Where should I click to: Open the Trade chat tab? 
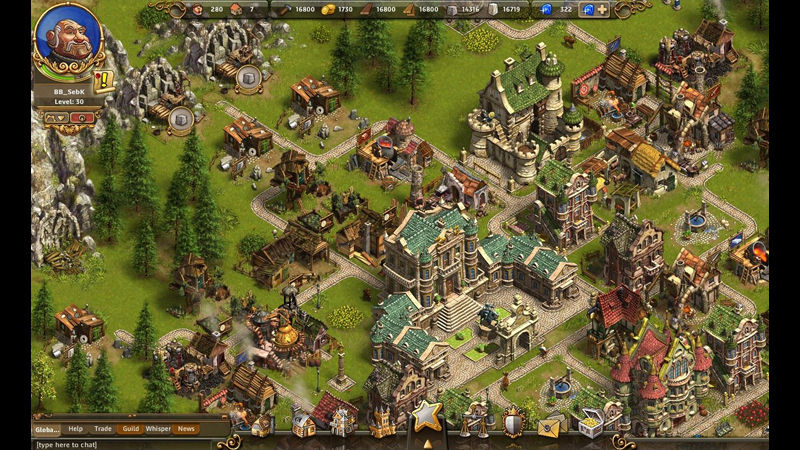coord(102,429)
